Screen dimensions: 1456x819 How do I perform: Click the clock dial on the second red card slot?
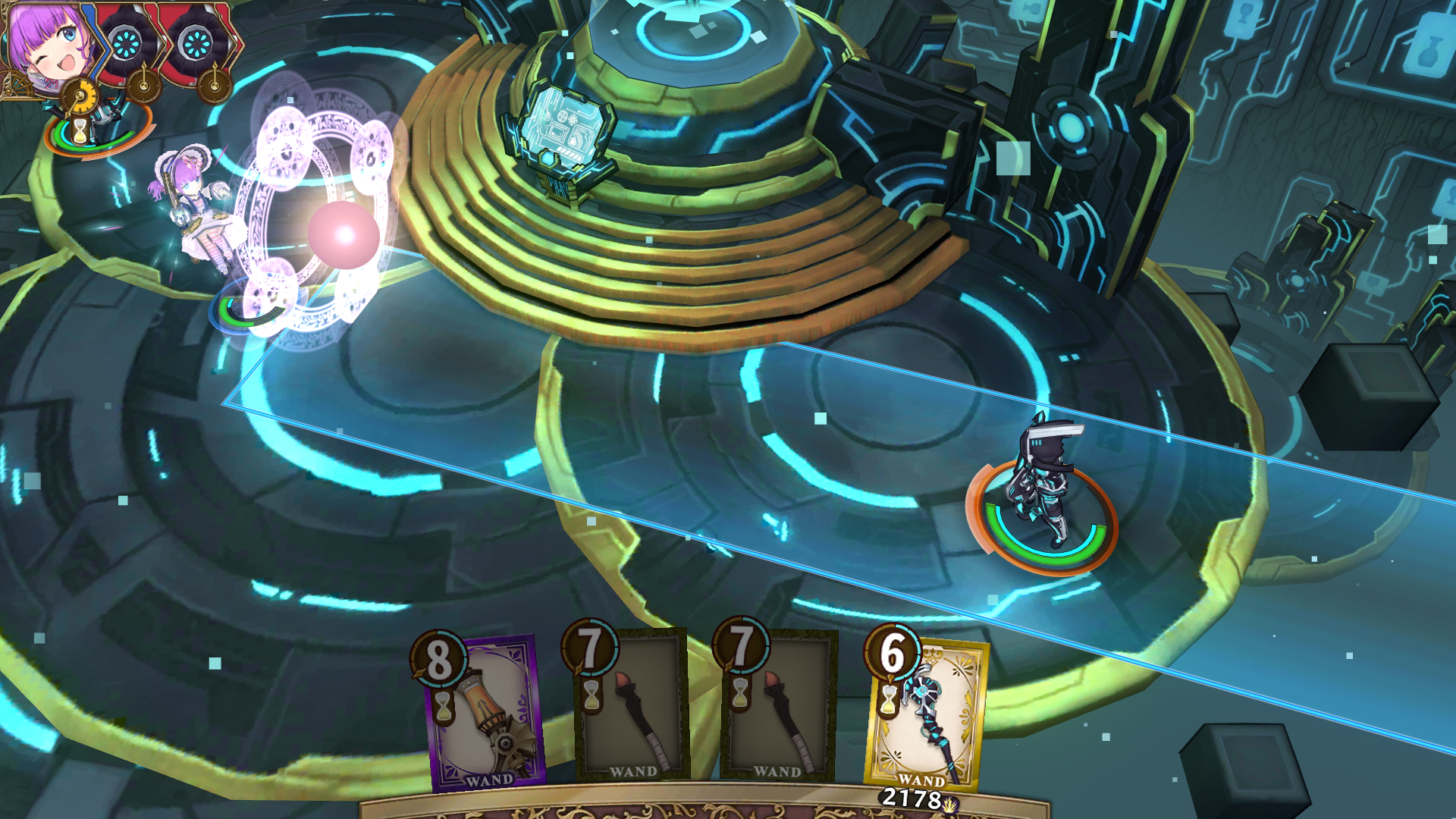click(x=215, y=85)
